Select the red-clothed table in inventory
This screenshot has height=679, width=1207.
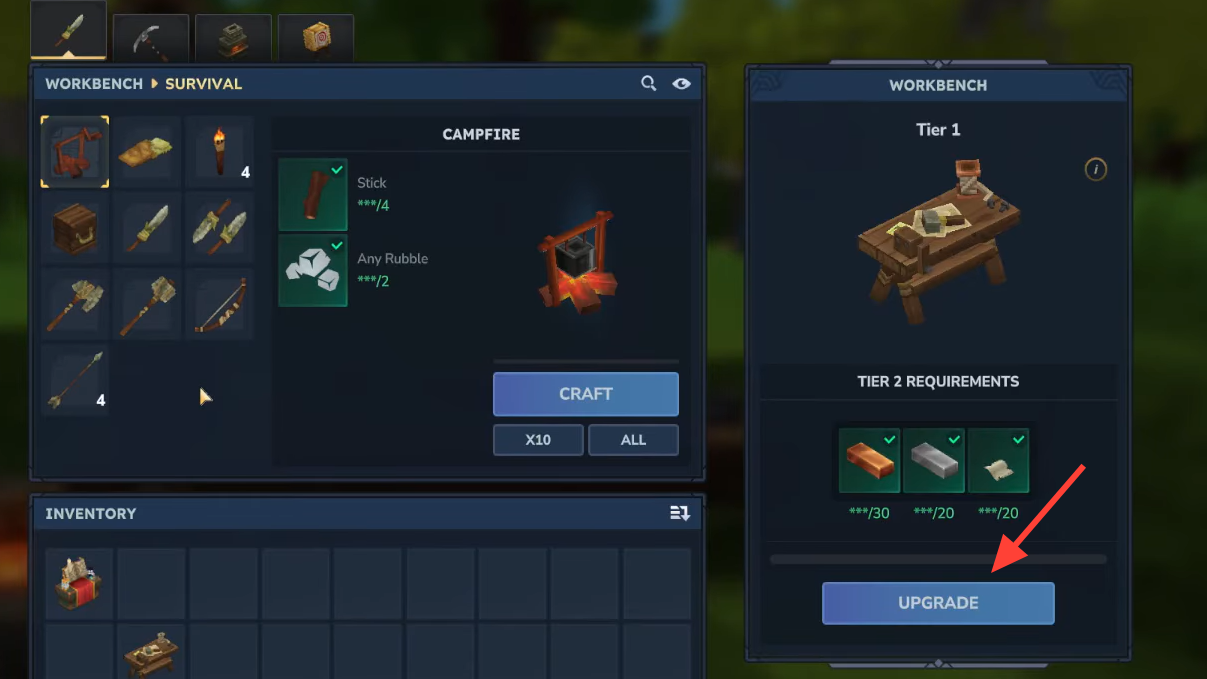(80, 583)
